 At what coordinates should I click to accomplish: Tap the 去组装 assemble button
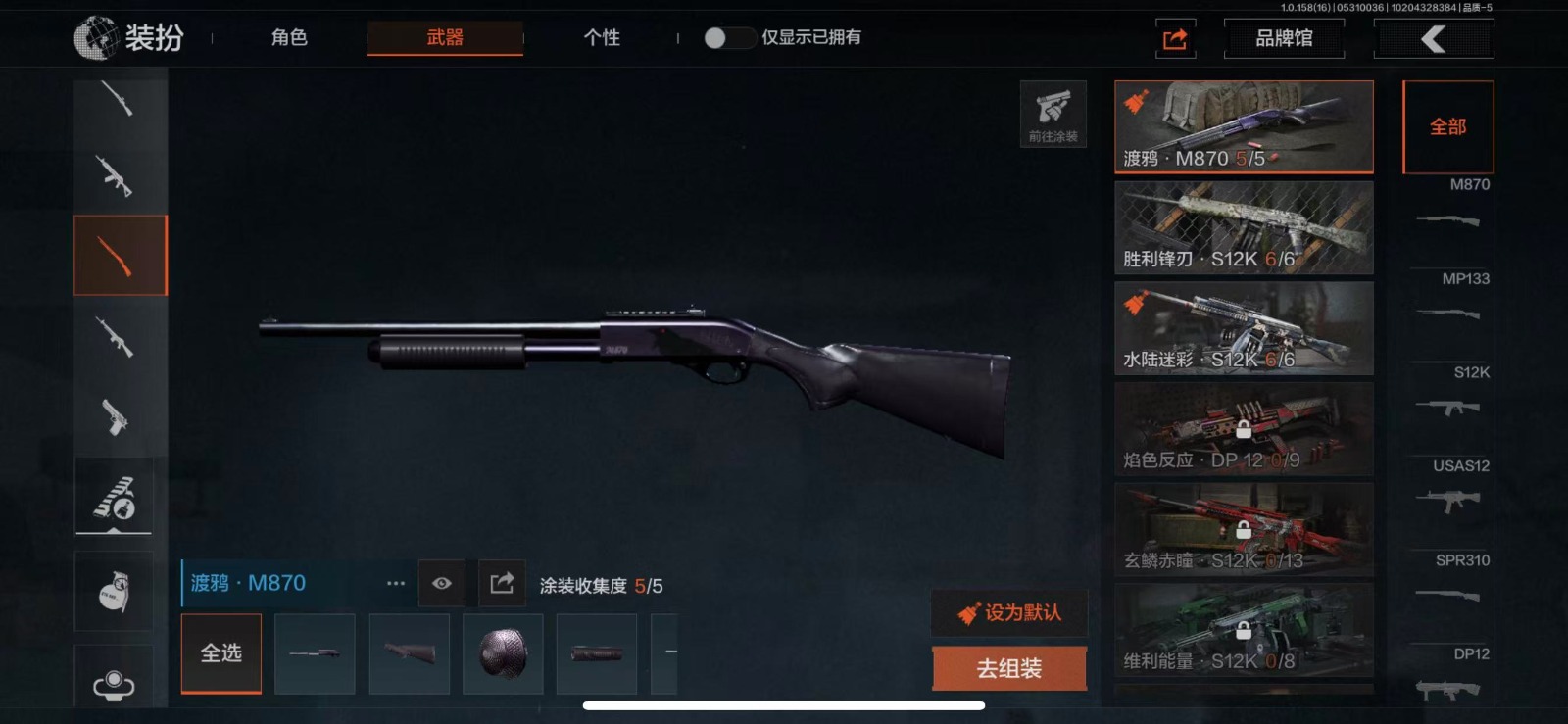(1009, 668)
